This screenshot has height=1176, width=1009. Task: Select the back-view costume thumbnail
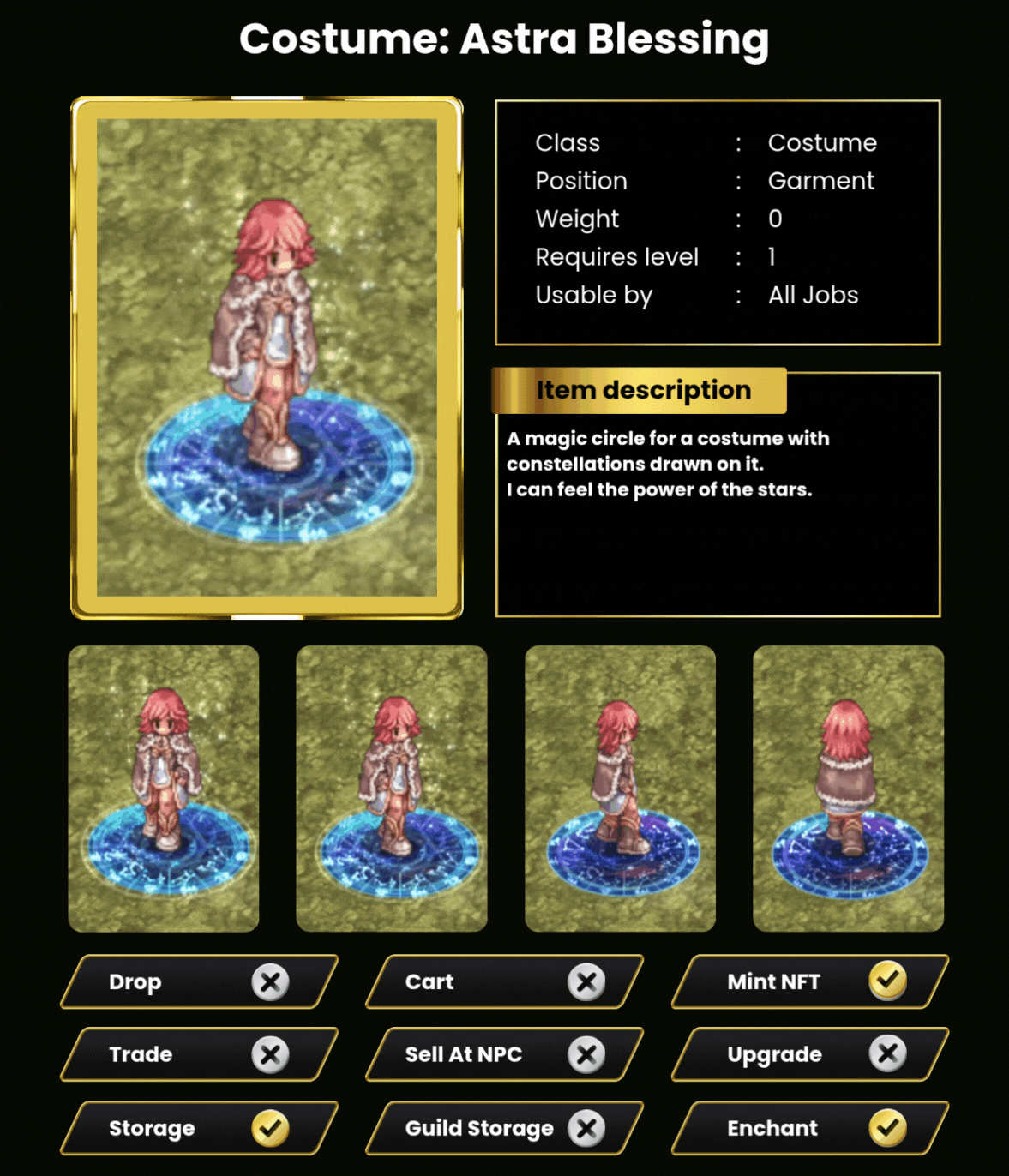tap(848, 788)
